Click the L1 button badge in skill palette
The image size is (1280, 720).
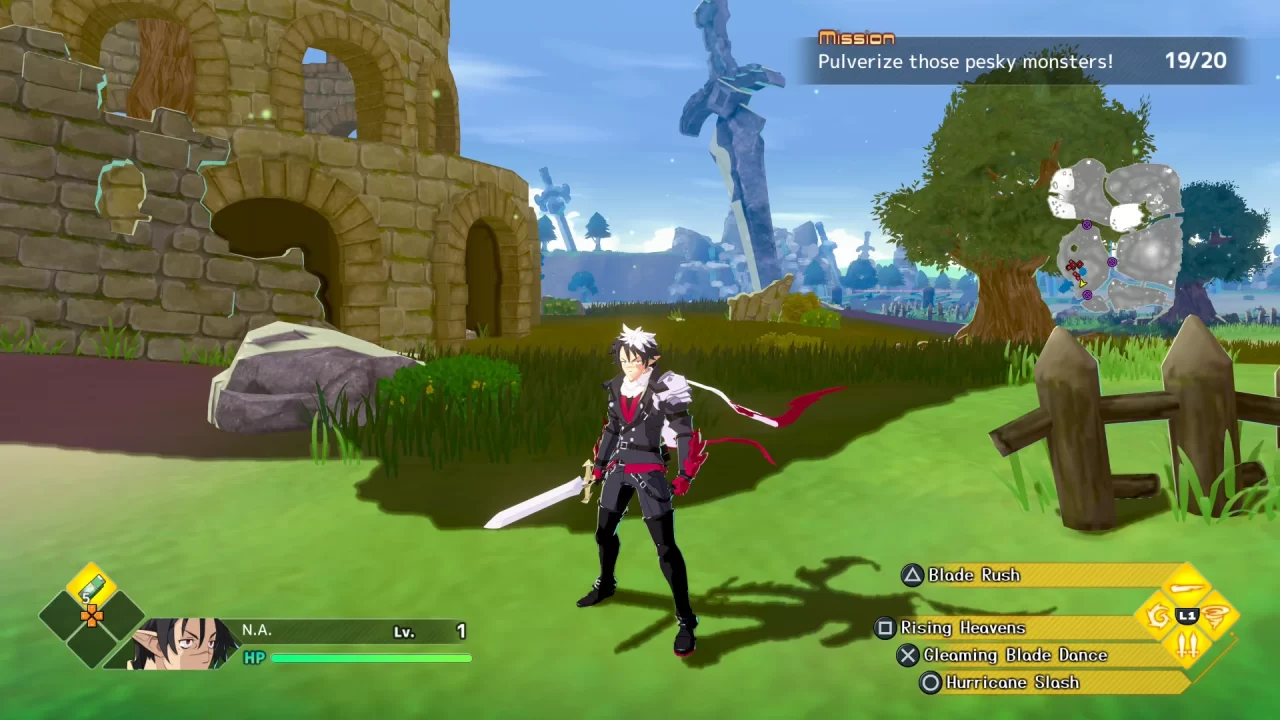coord(1187,616)
